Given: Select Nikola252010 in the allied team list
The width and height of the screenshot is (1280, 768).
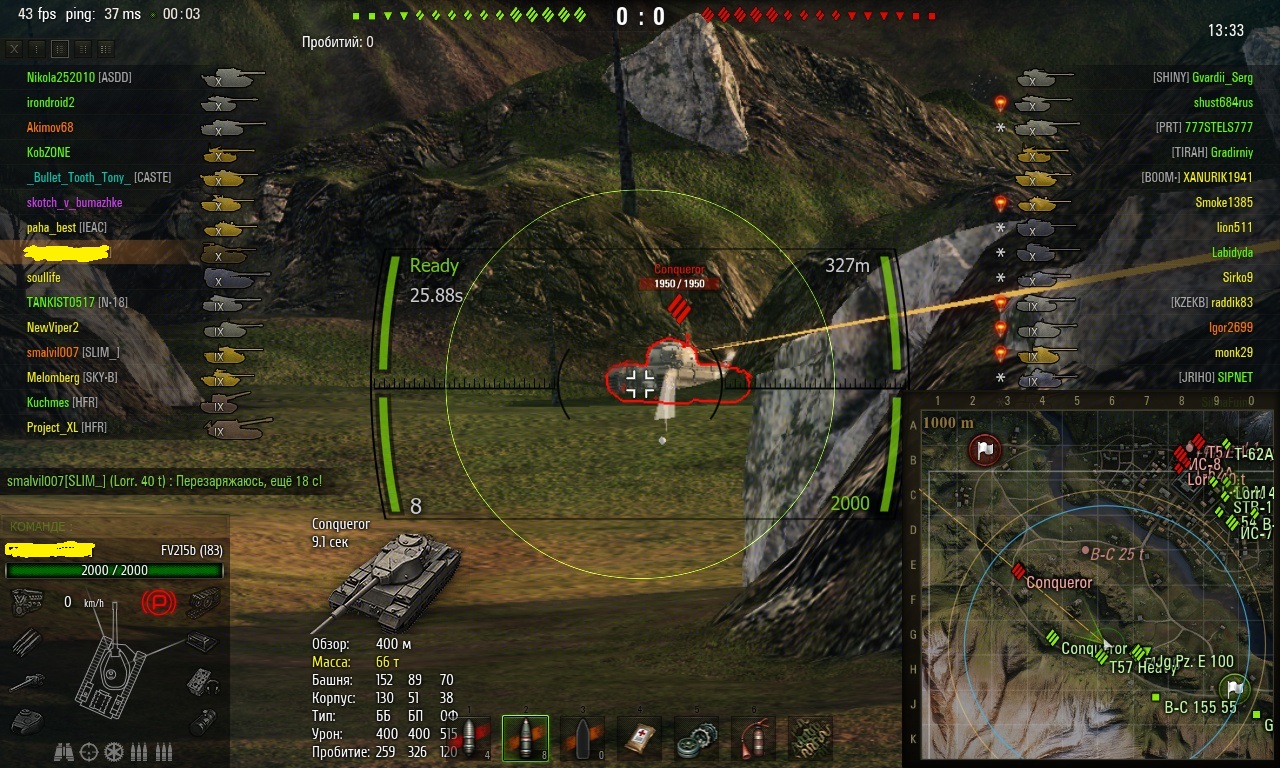Looking at the screenshot, I should tap(65, 78).
